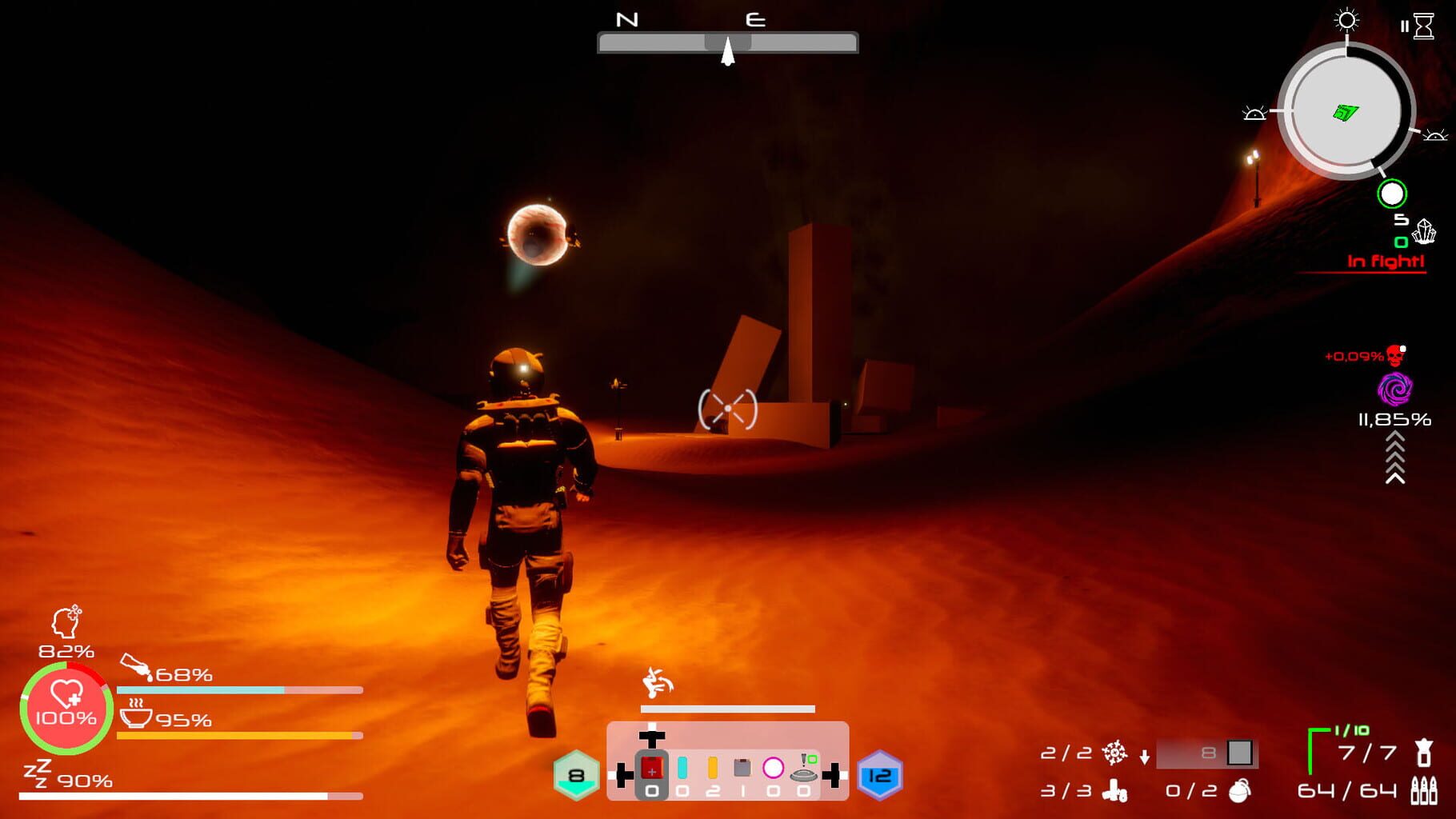
Task: Select the red medkit in the hotbar
Action: 653,768
